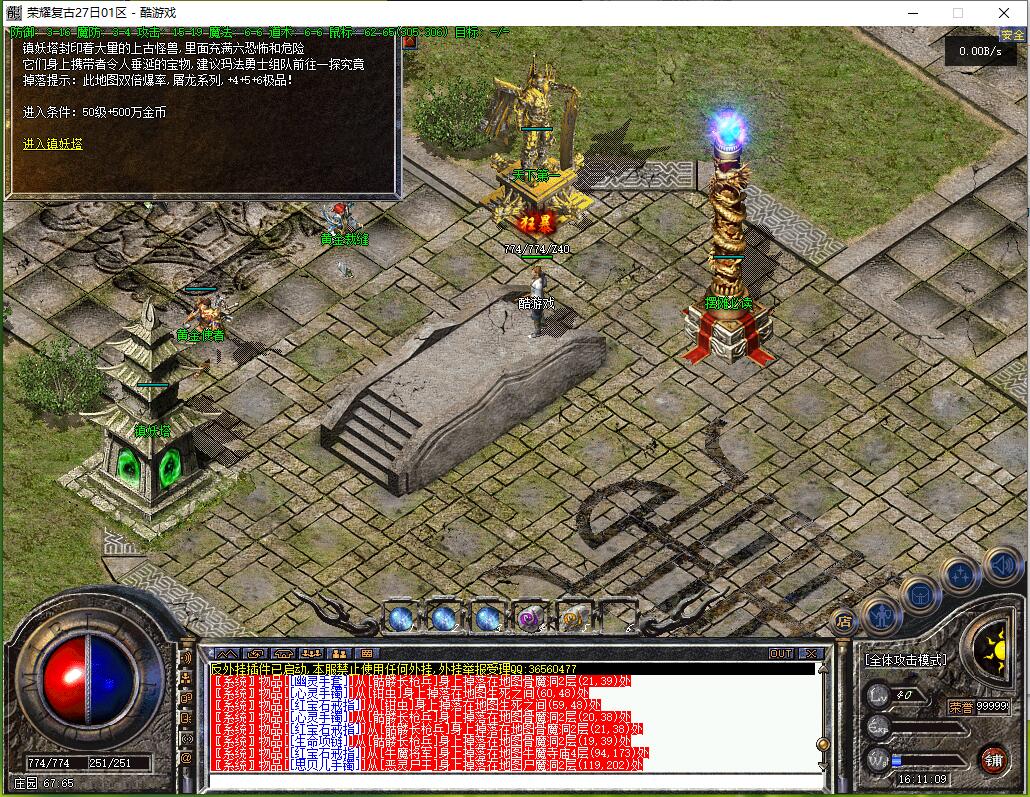
Task: Click the 进入镇妖塔 link in the dialog
Action: pyautogui.click(x=53, y=144)
